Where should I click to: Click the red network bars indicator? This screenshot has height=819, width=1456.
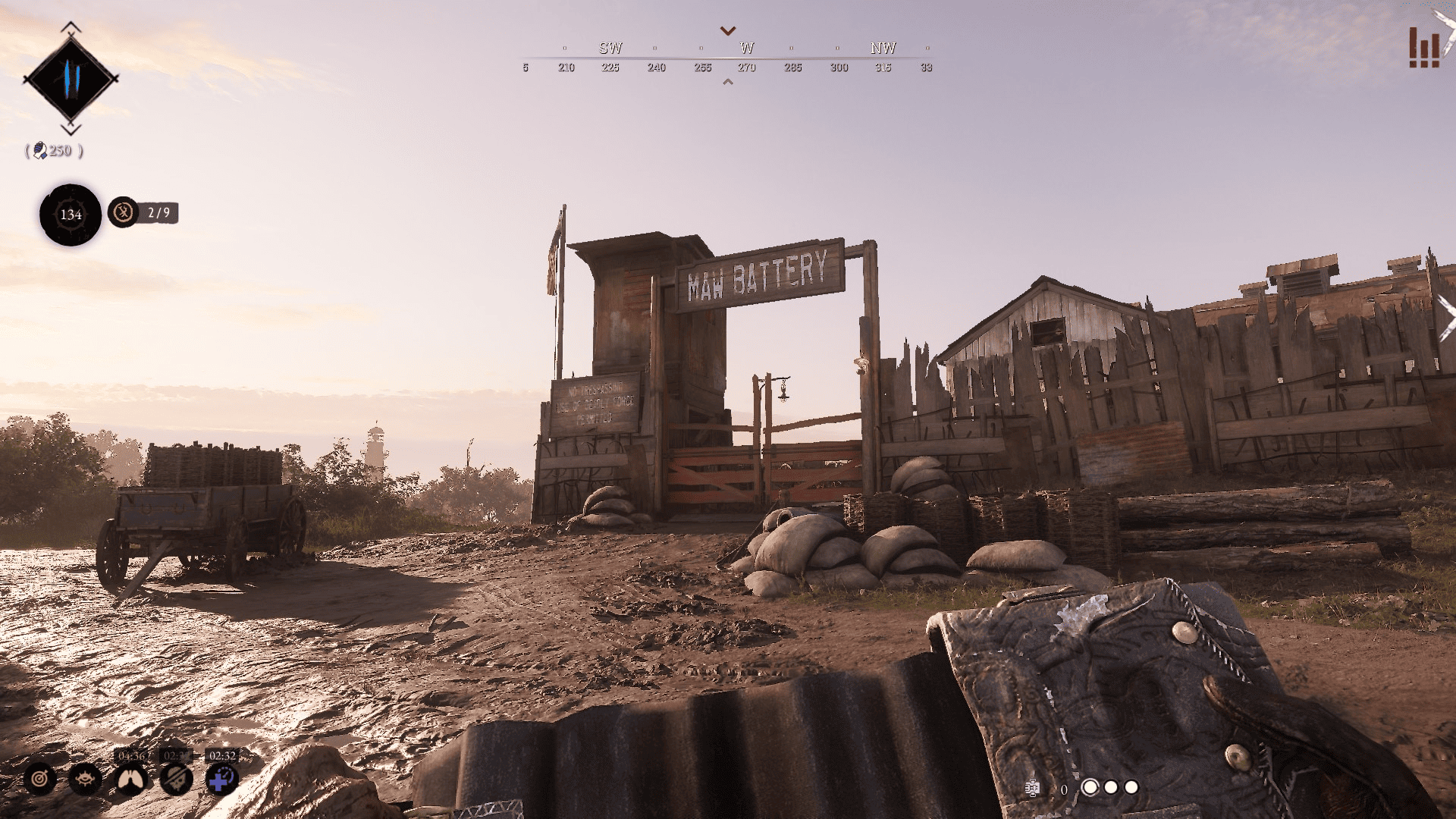coord(1423,48)
